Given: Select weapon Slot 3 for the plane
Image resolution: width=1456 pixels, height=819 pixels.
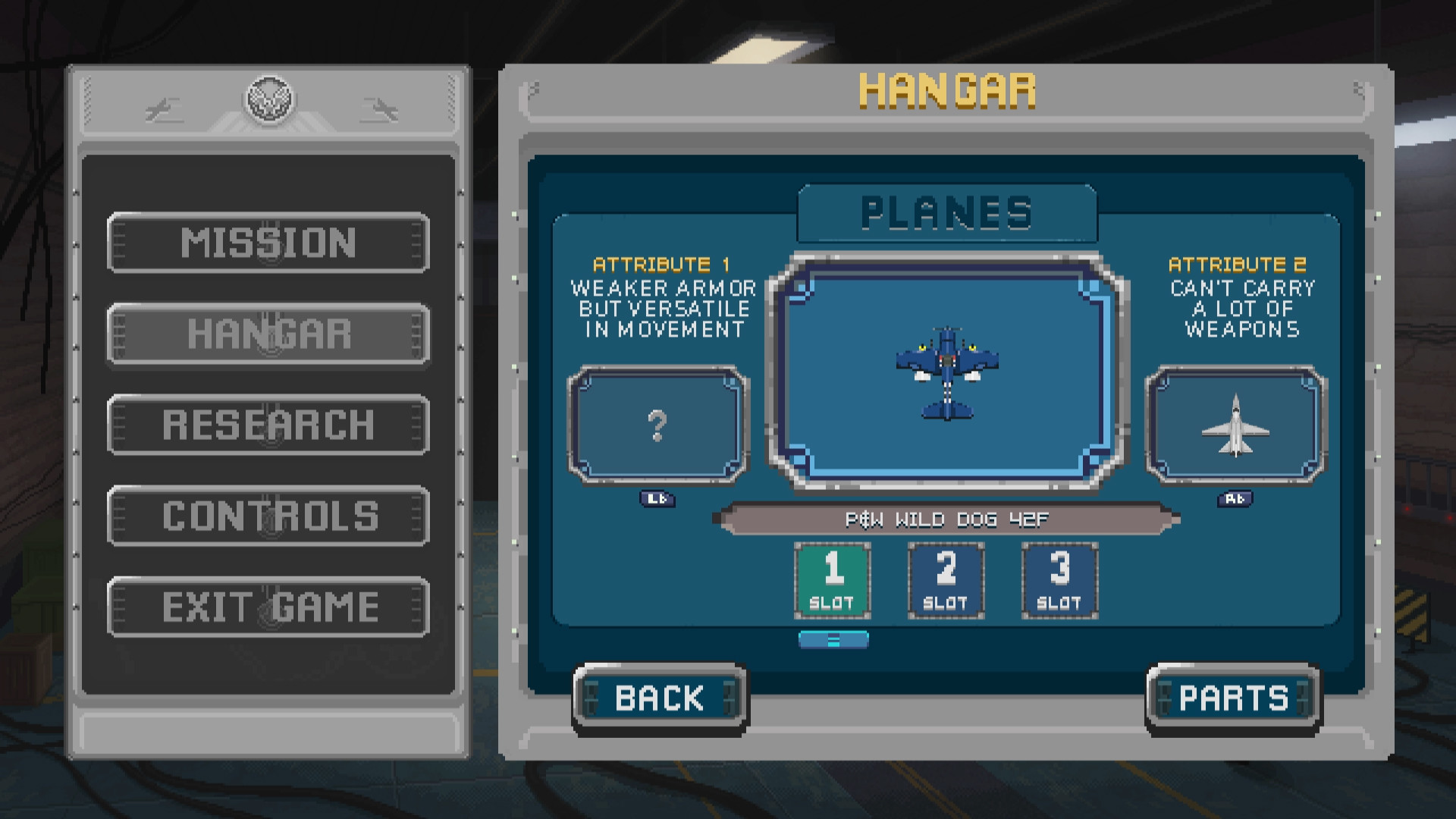Looking at the screenshot, I should point(1059,579).
